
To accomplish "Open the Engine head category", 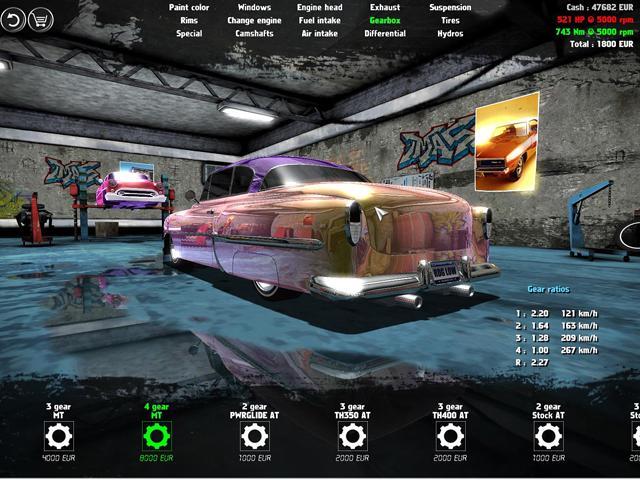I will tap(320, 7).
